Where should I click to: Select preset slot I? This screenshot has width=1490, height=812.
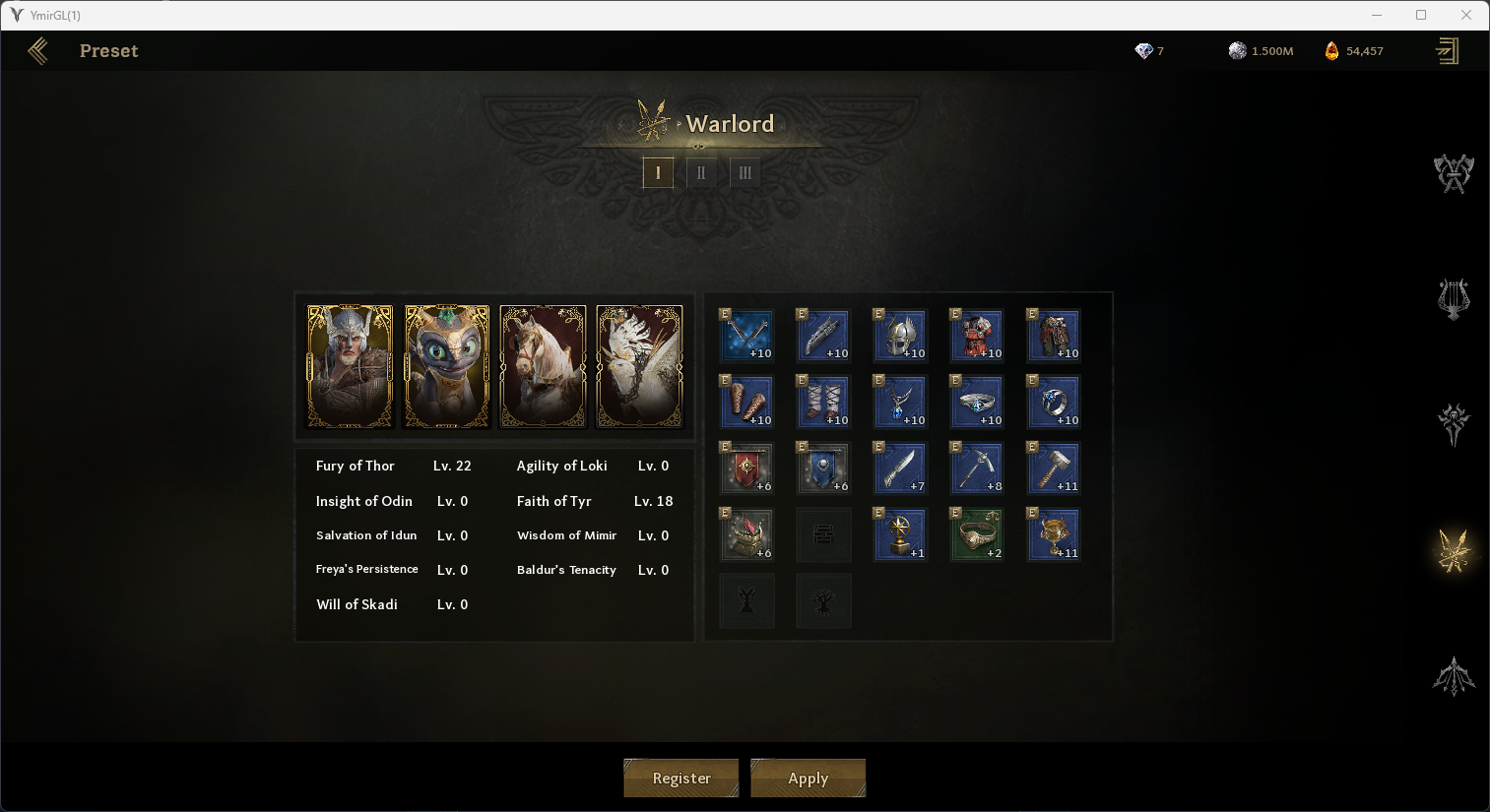(658, 172)
